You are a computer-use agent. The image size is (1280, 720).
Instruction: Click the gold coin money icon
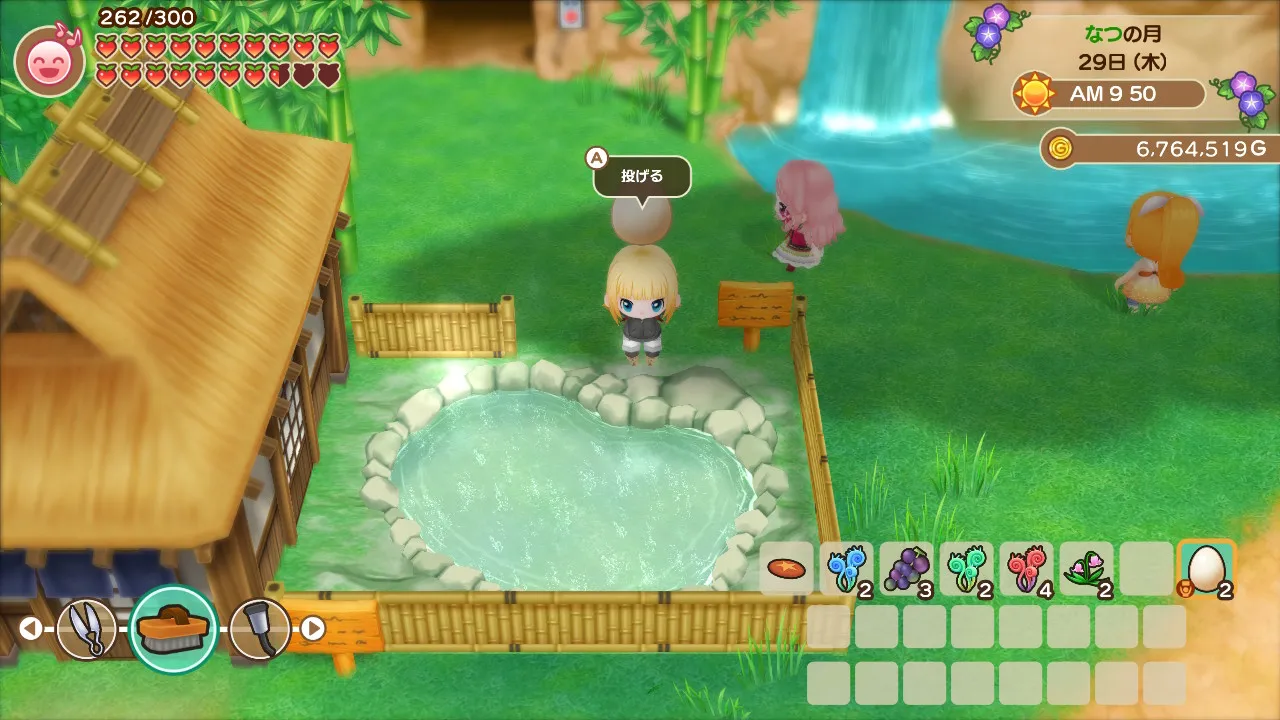click(1060, 149)
